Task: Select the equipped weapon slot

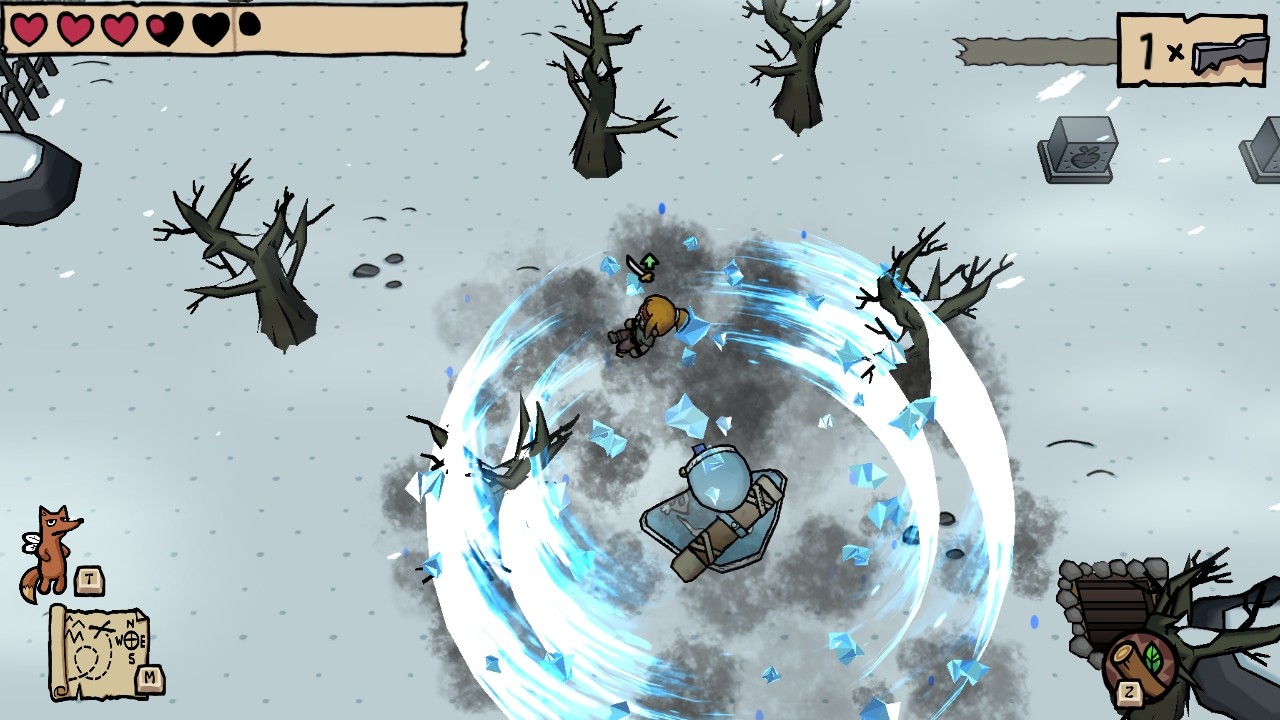Action: (1190, 50)
